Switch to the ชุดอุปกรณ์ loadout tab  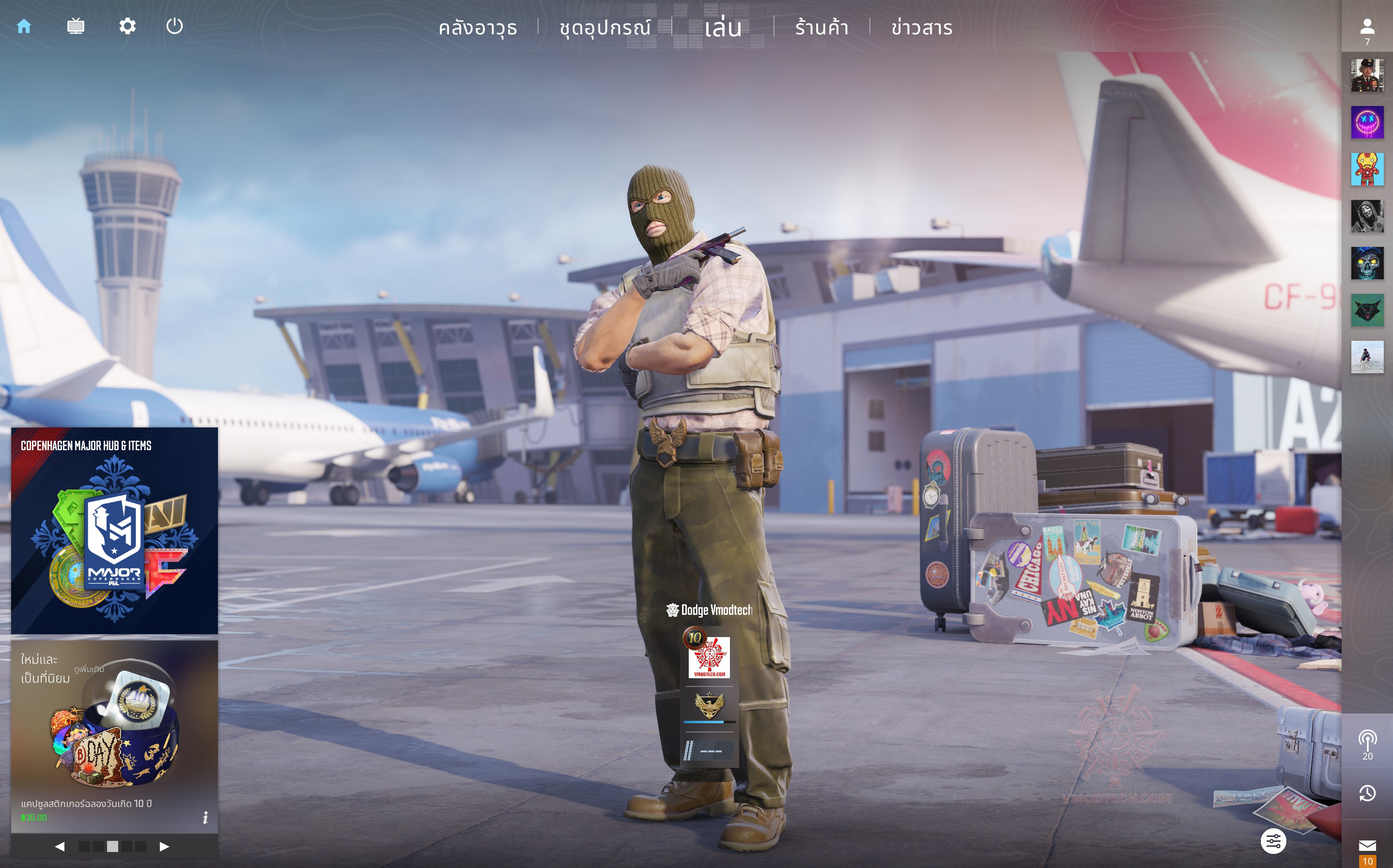pyautogui.click(x=605, y=28)
